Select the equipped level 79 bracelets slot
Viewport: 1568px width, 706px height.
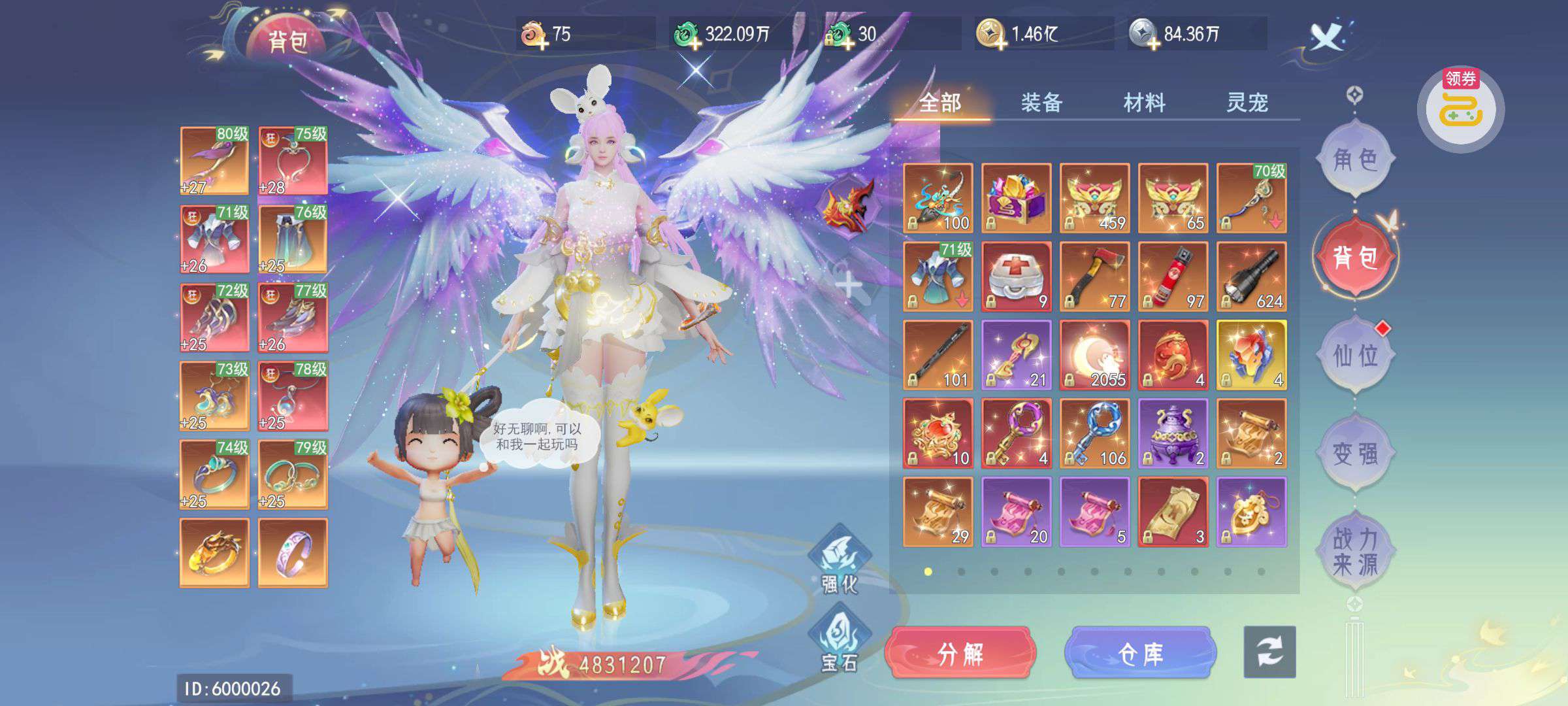[x=293, y=475]
